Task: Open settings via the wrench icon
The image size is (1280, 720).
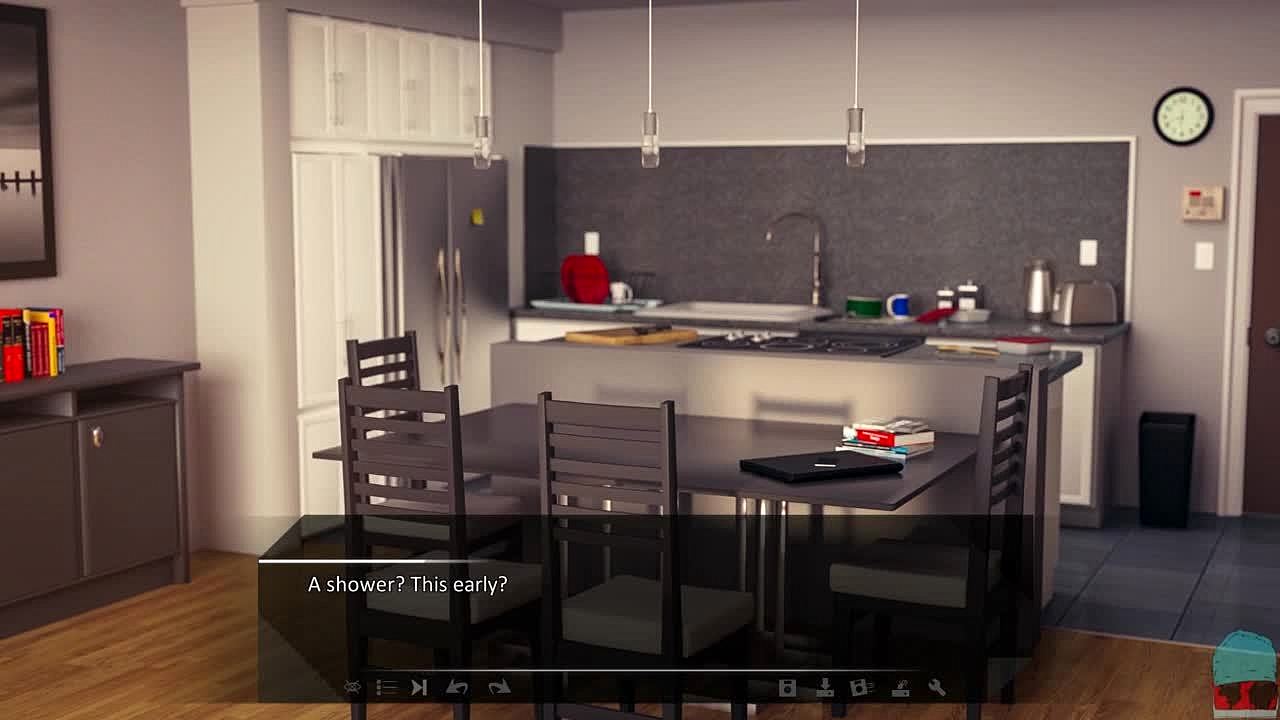Action: tap(937, 688)
